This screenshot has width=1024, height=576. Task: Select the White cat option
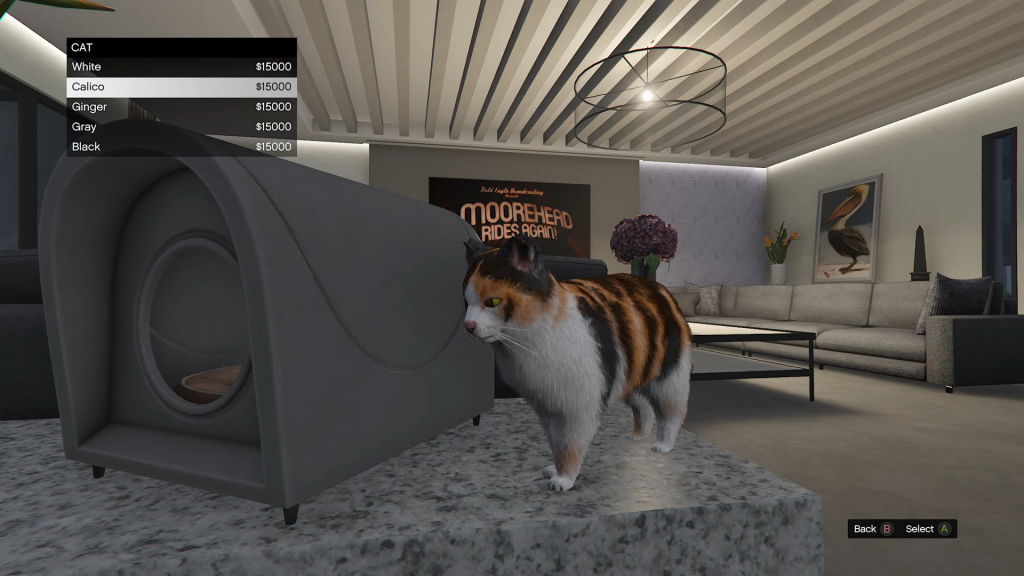(181, 67)
